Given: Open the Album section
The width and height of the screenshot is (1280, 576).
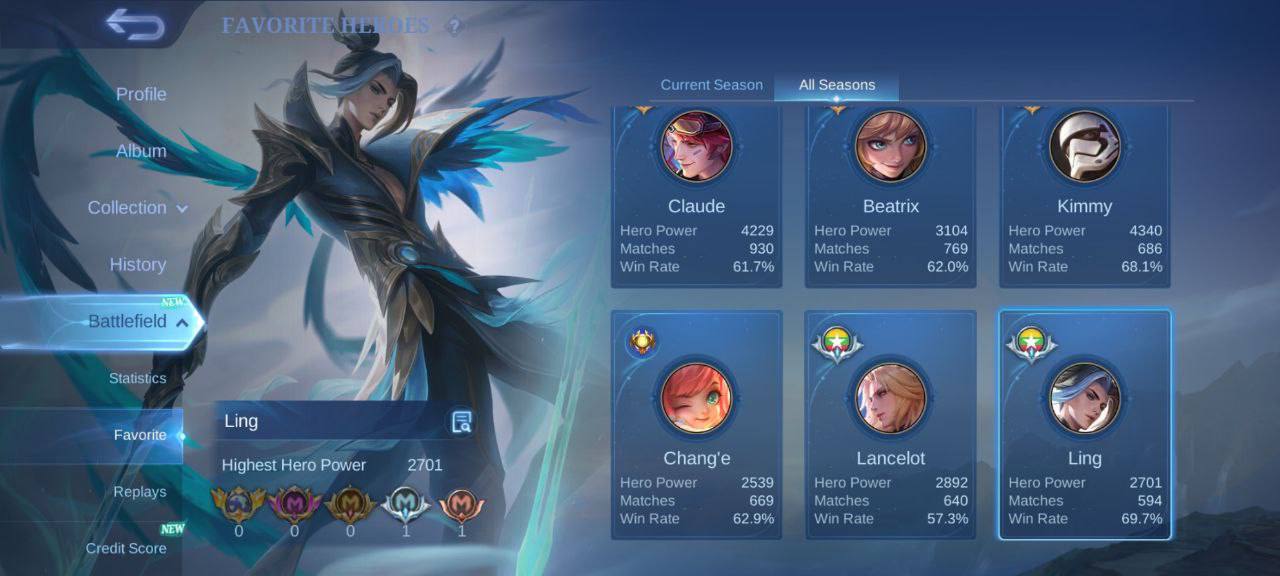Looking at the screenshot, I should 141,151.
